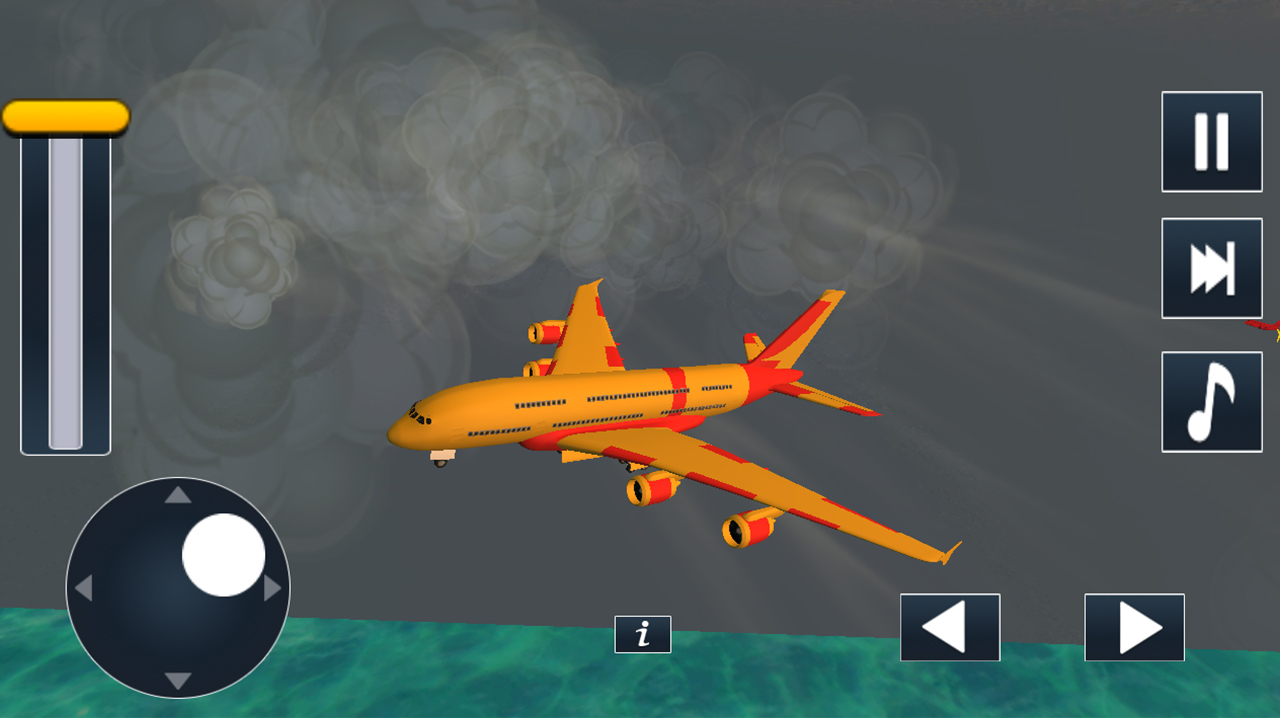Toggle the music note button off
The width and height of the screenshot is (1280, 720).
(1211, 399)
